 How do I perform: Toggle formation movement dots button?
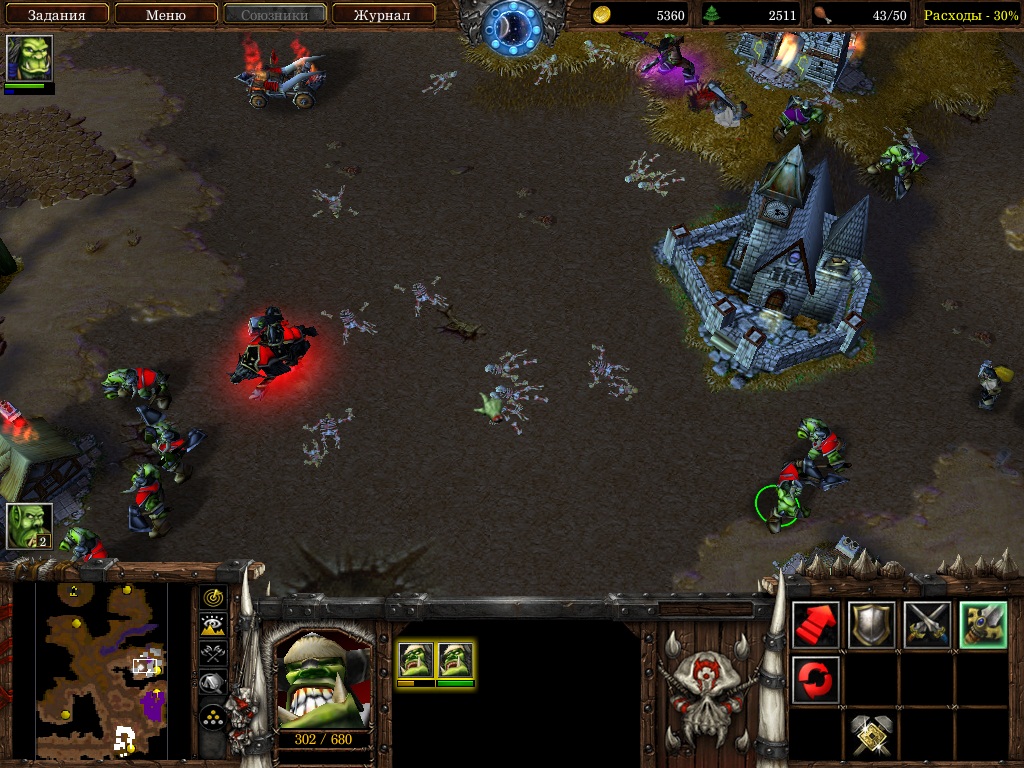coord(212,717)
